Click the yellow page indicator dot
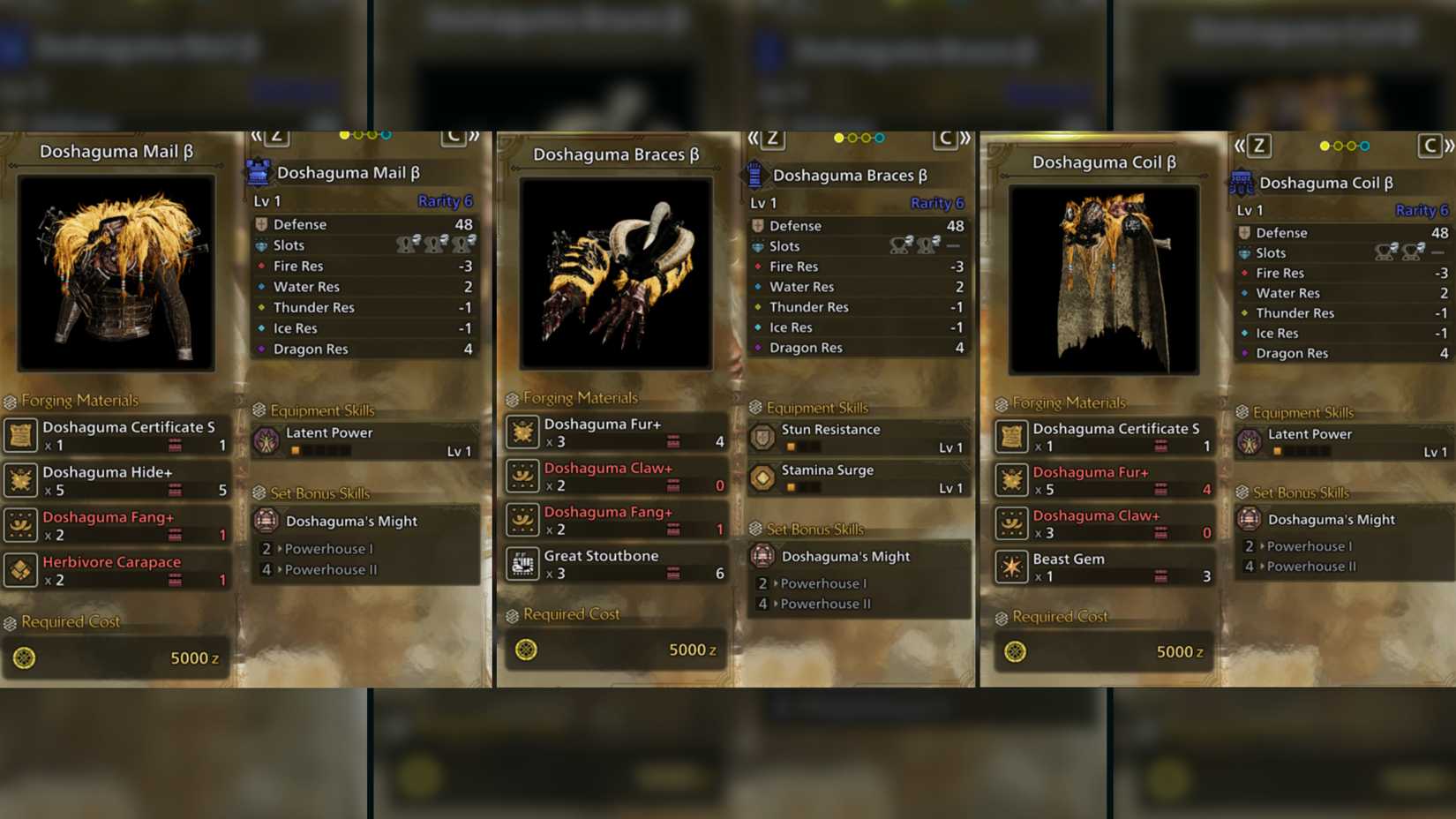The width and height of the screenshot is (1456, 819). tap(345, 137)
